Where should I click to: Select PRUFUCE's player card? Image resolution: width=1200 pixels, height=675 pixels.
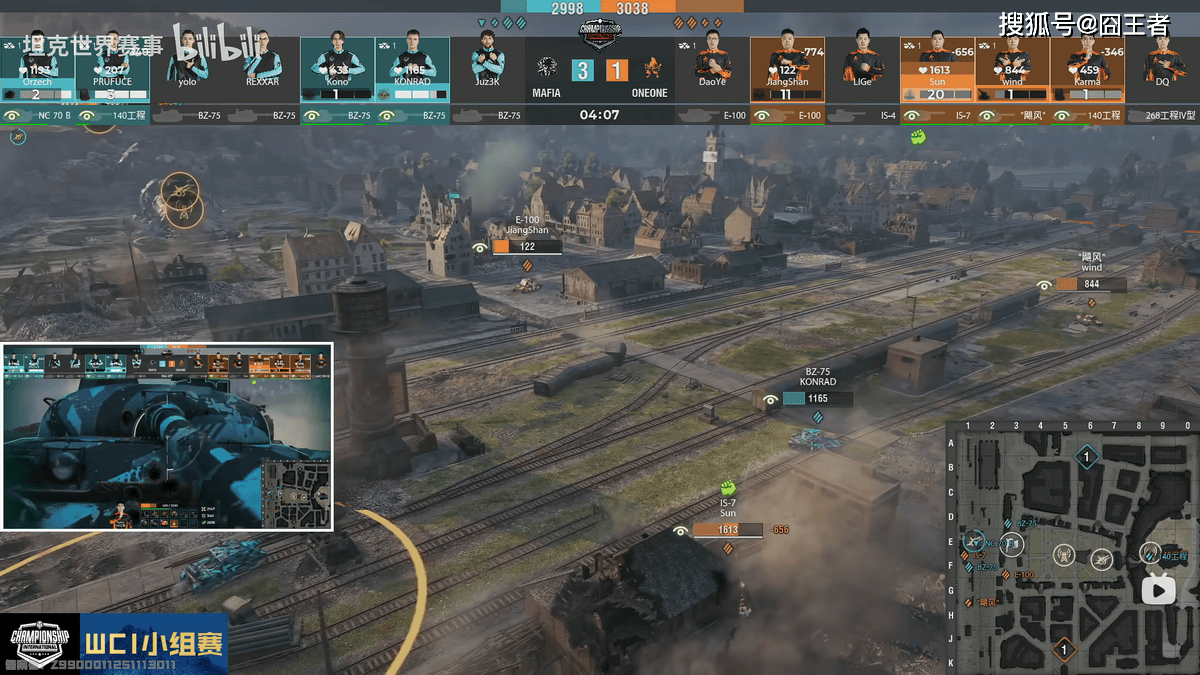point(112,70)
